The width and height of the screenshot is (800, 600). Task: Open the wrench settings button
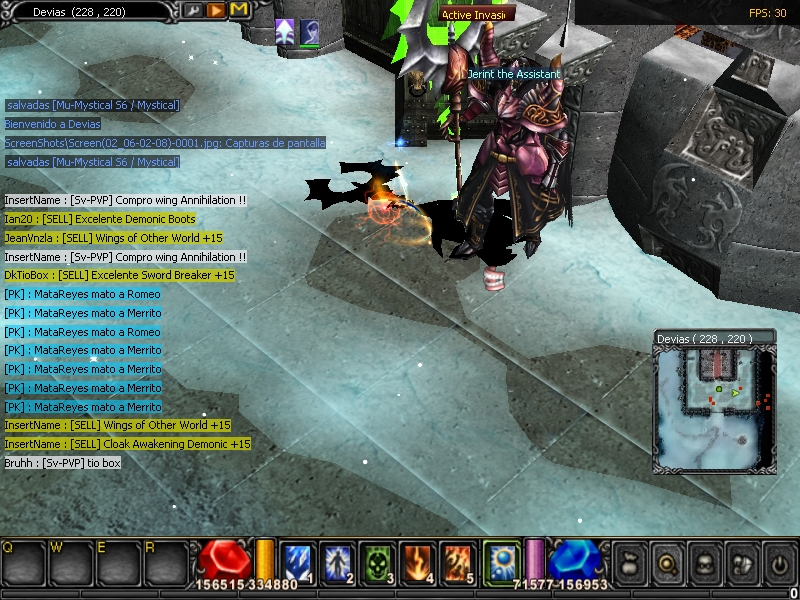(194, 10)
